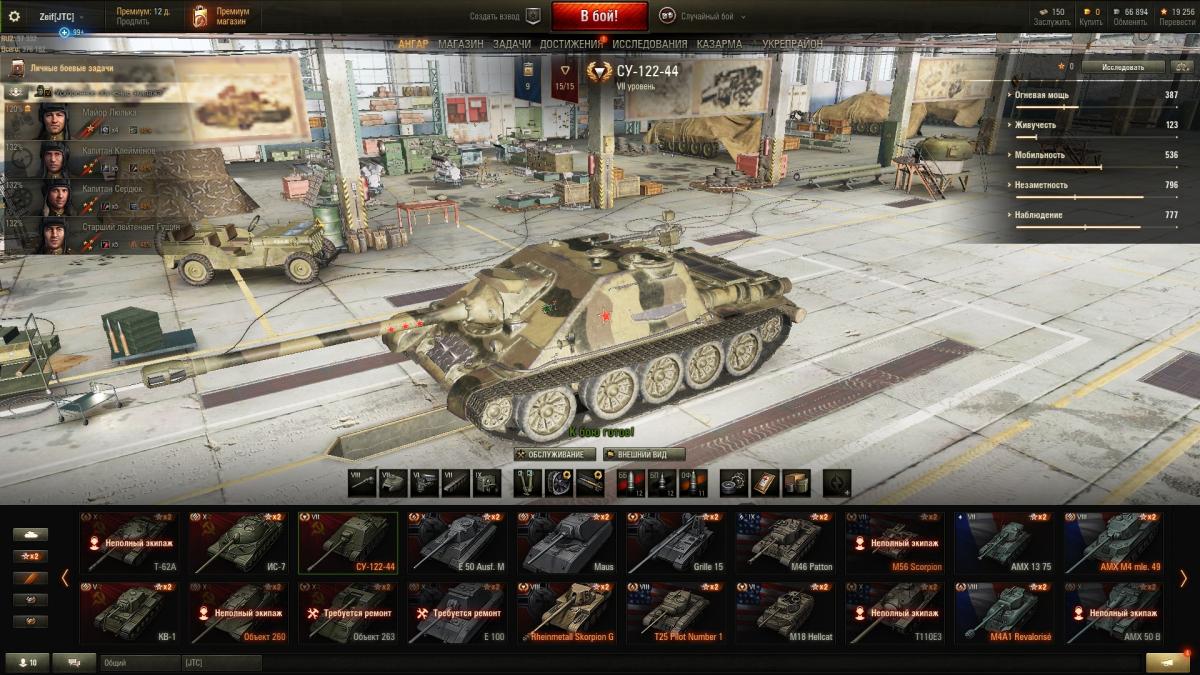This screenshot has height=675, width=1200.
Task: Go to the Достижения tab
Action: 571,45
